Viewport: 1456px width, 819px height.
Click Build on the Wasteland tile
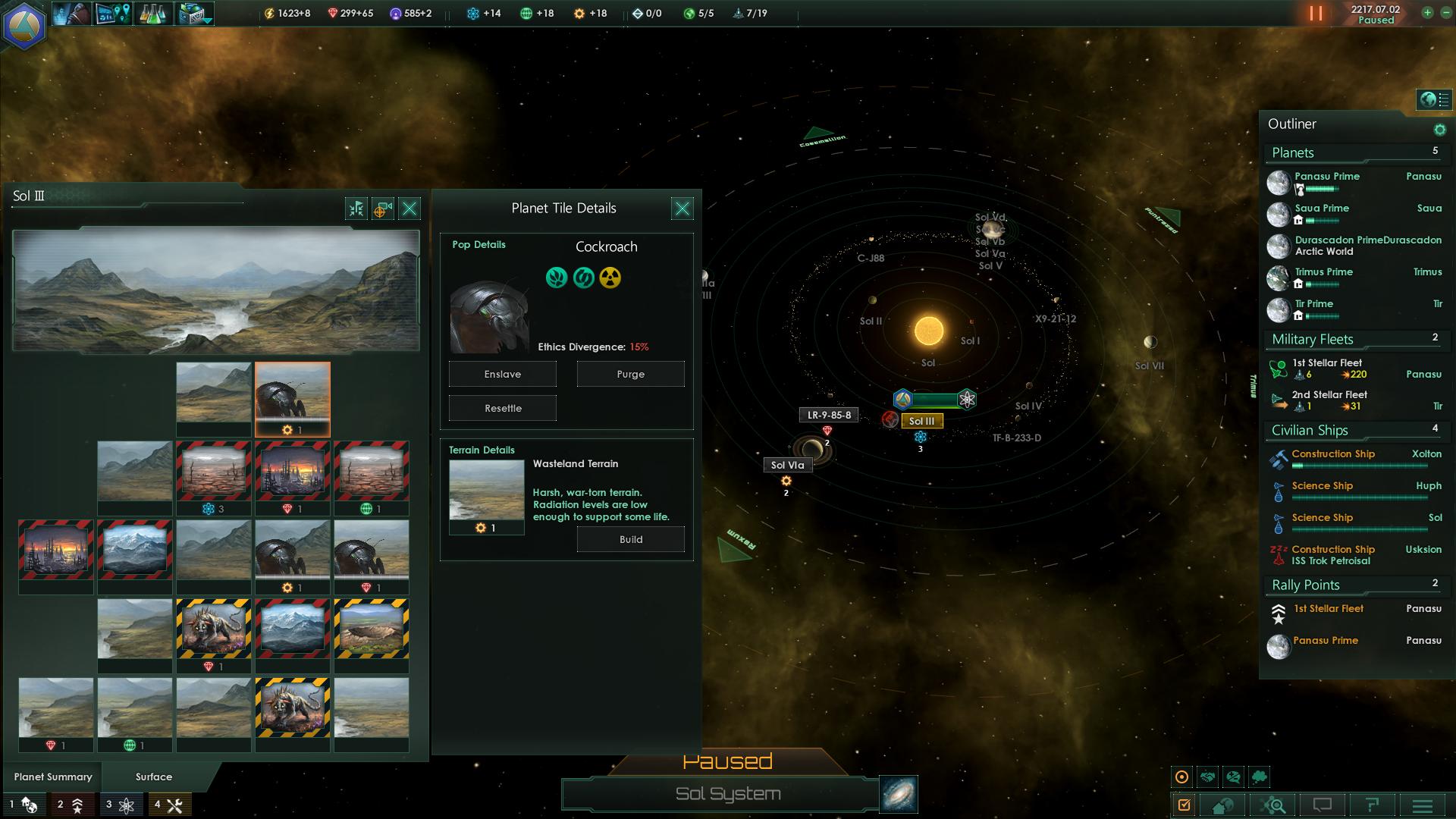pyautogui.click(x=630, y=539)
